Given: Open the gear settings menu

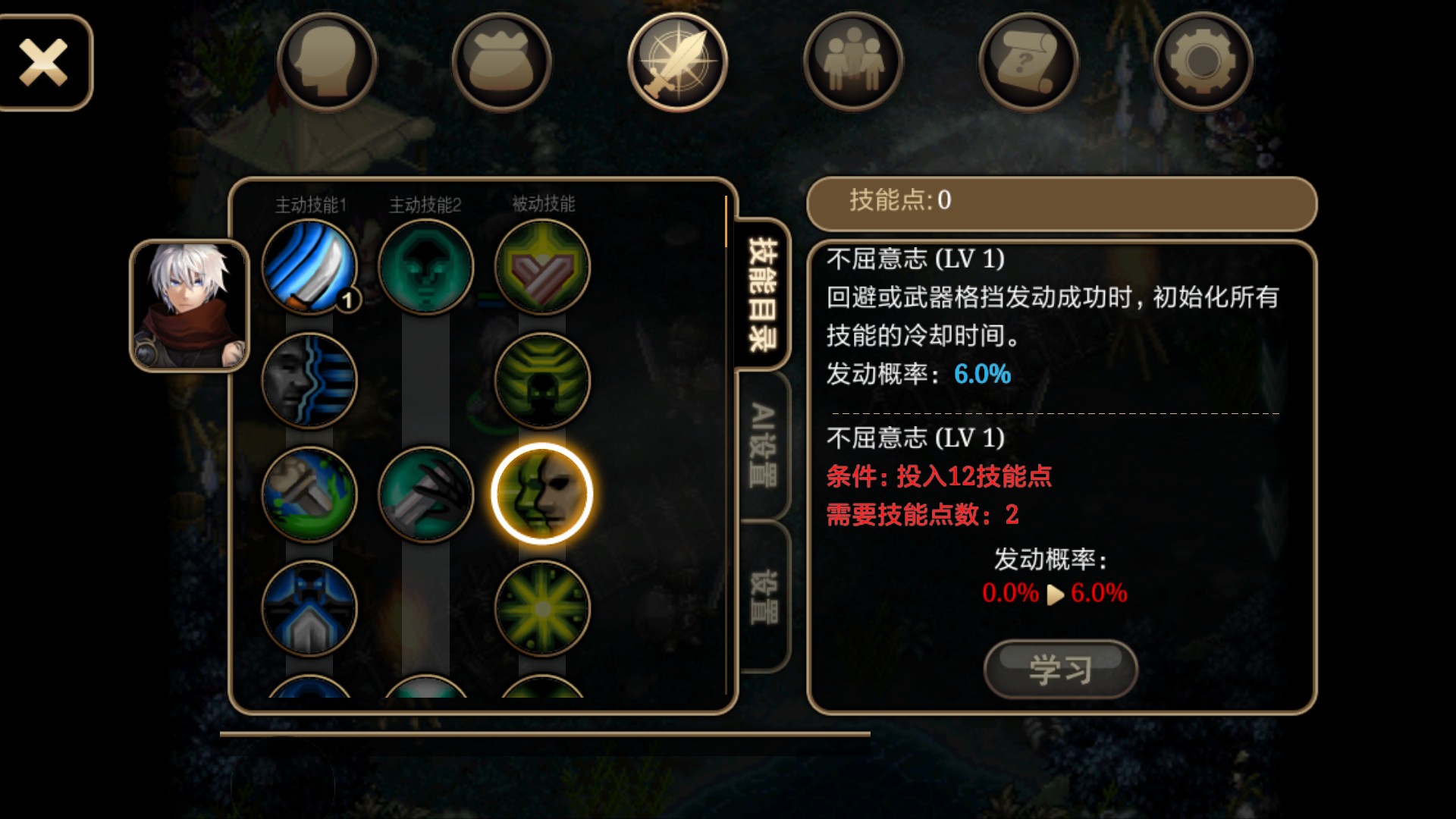Looking at the screenshot, I should [x=1203, y=63].
